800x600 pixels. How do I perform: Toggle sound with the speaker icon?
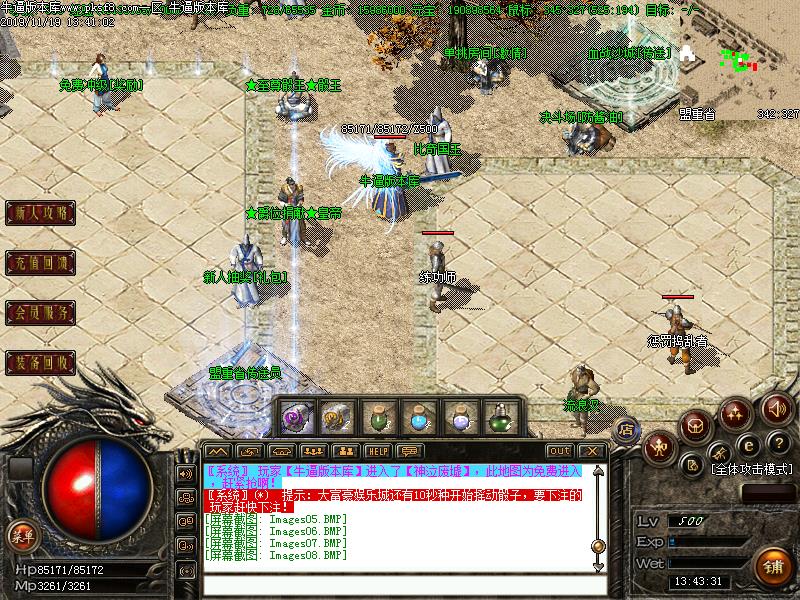coord(776,409)
